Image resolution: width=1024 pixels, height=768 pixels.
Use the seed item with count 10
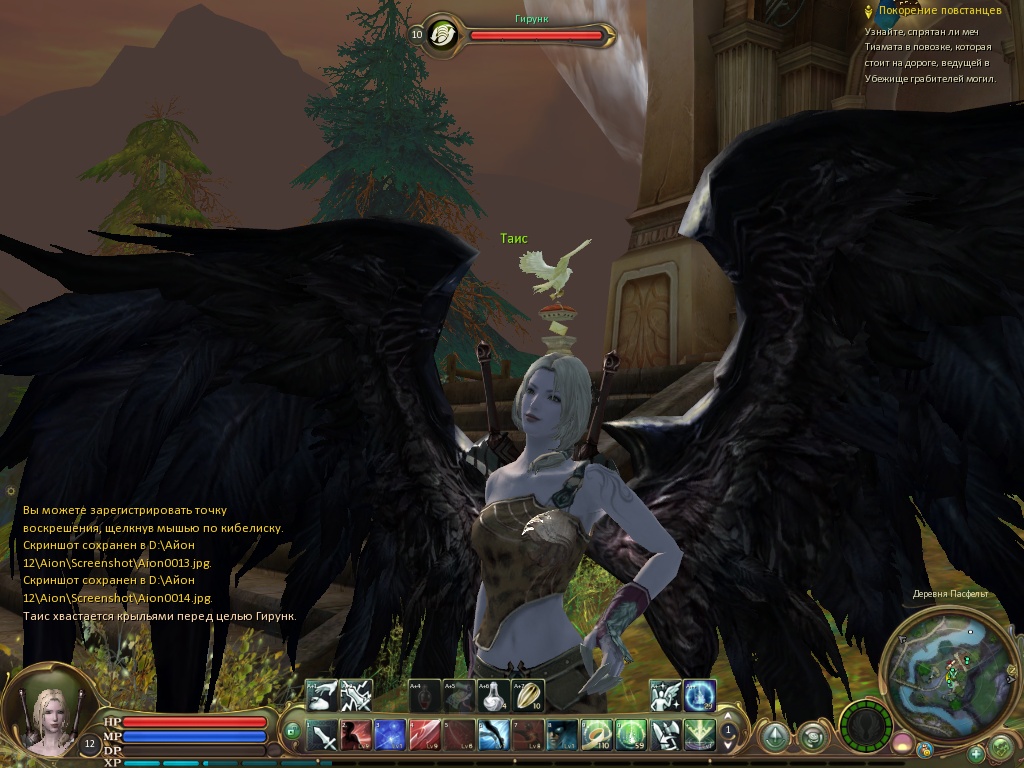pos(528,695)
